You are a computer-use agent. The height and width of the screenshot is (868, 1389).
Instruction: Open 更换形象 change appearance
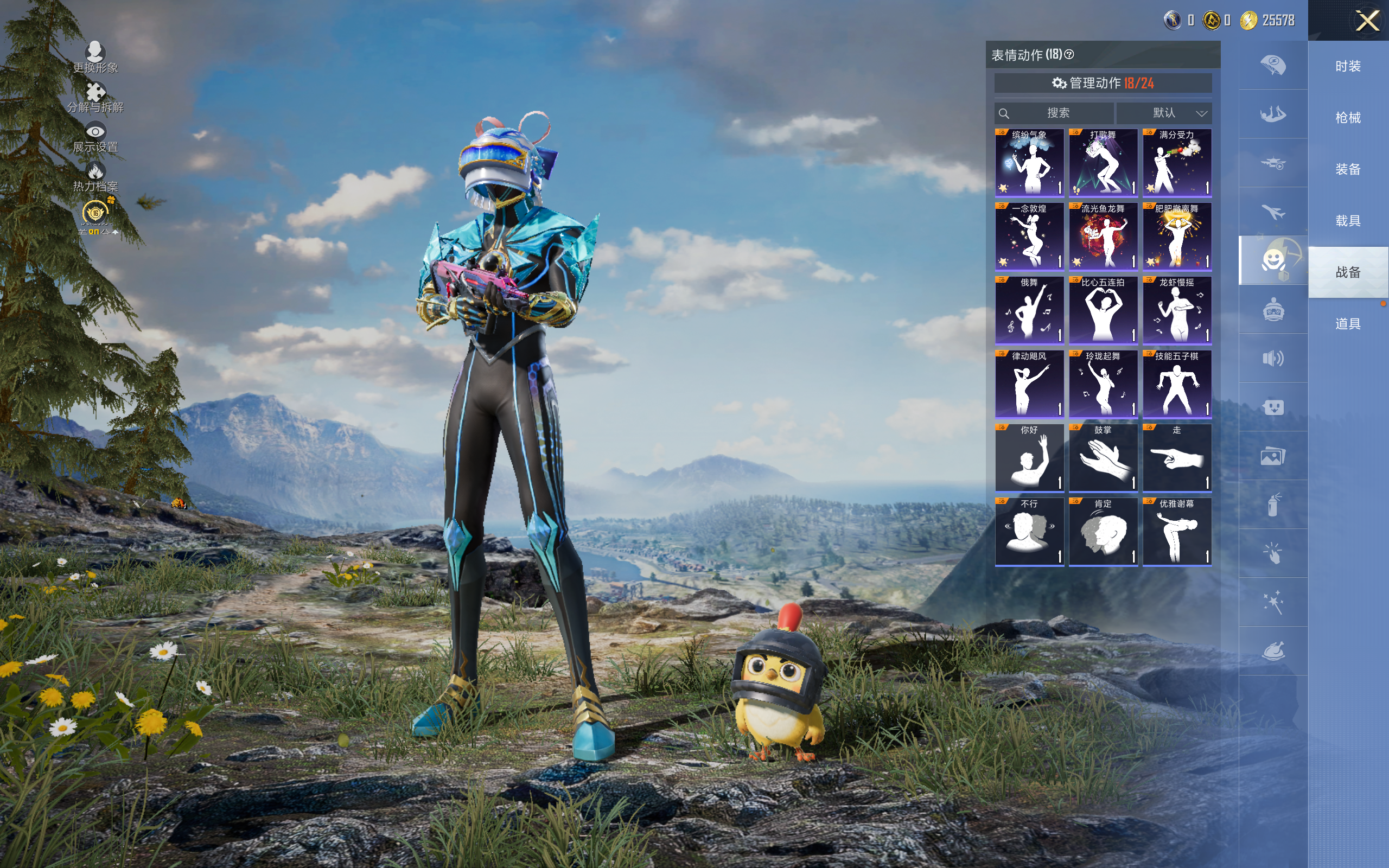[95, 58]
